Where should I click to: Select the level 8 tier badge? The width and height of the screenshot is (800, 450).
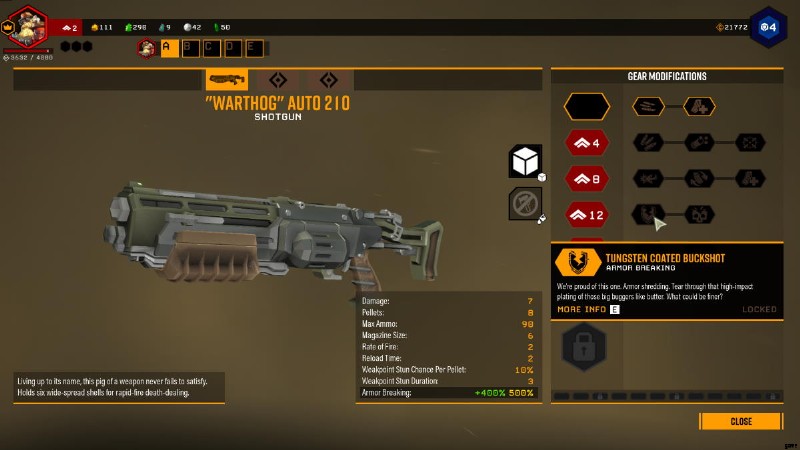pos(586,179)
